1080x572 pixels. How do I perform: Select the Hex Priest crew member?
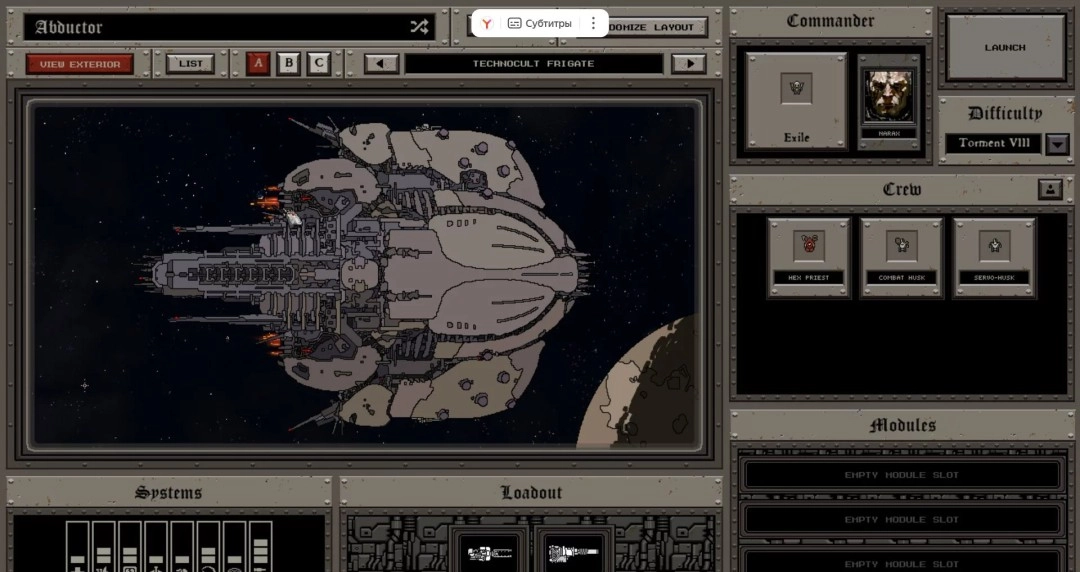coord(809,257)
